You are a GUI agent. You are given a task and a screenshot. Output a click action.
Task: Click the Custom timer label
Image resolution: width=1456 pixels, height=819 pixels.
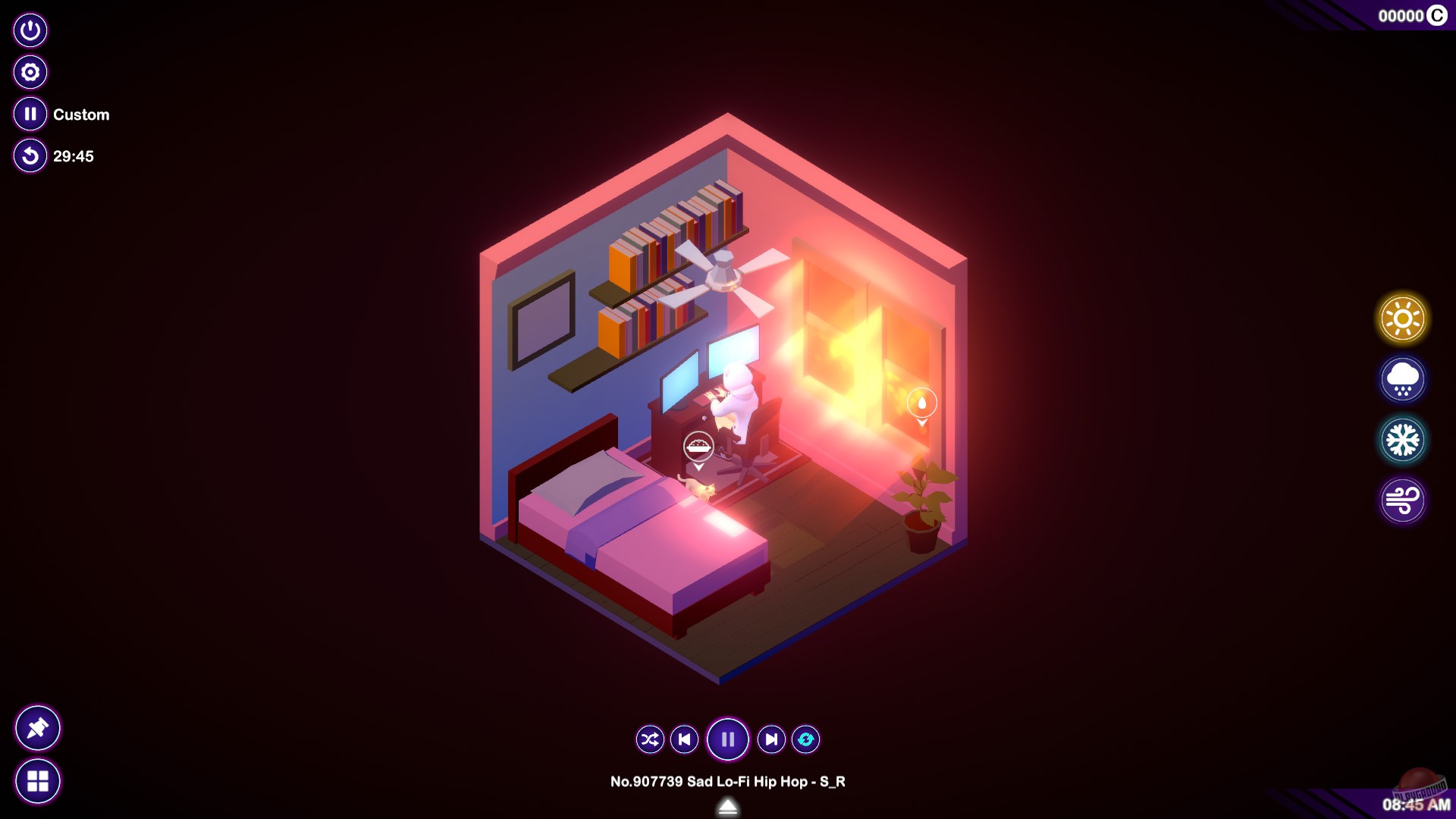[x=80, y=115]
